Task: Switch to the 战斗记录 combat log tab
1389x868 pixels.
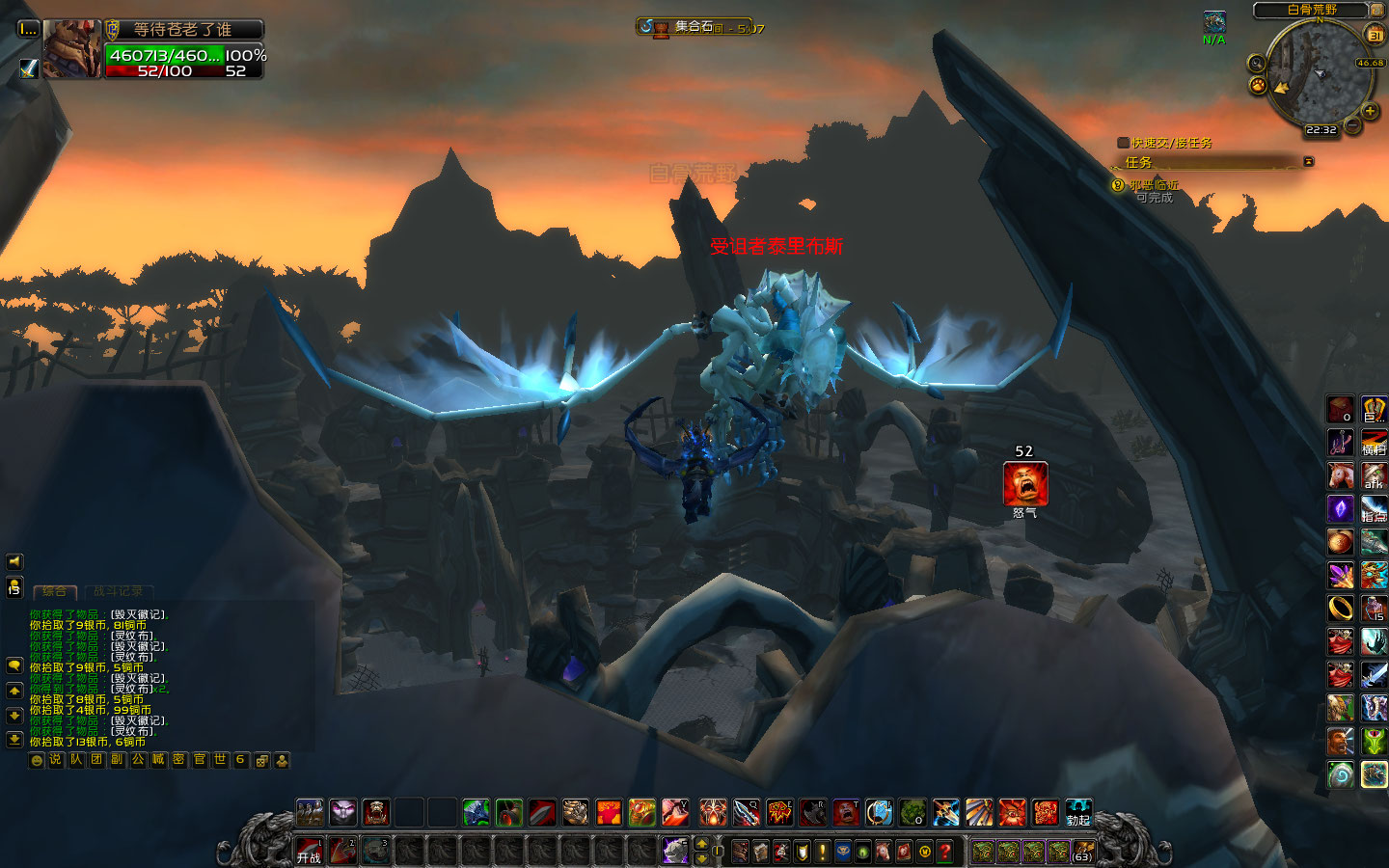Action: (119, 591)
